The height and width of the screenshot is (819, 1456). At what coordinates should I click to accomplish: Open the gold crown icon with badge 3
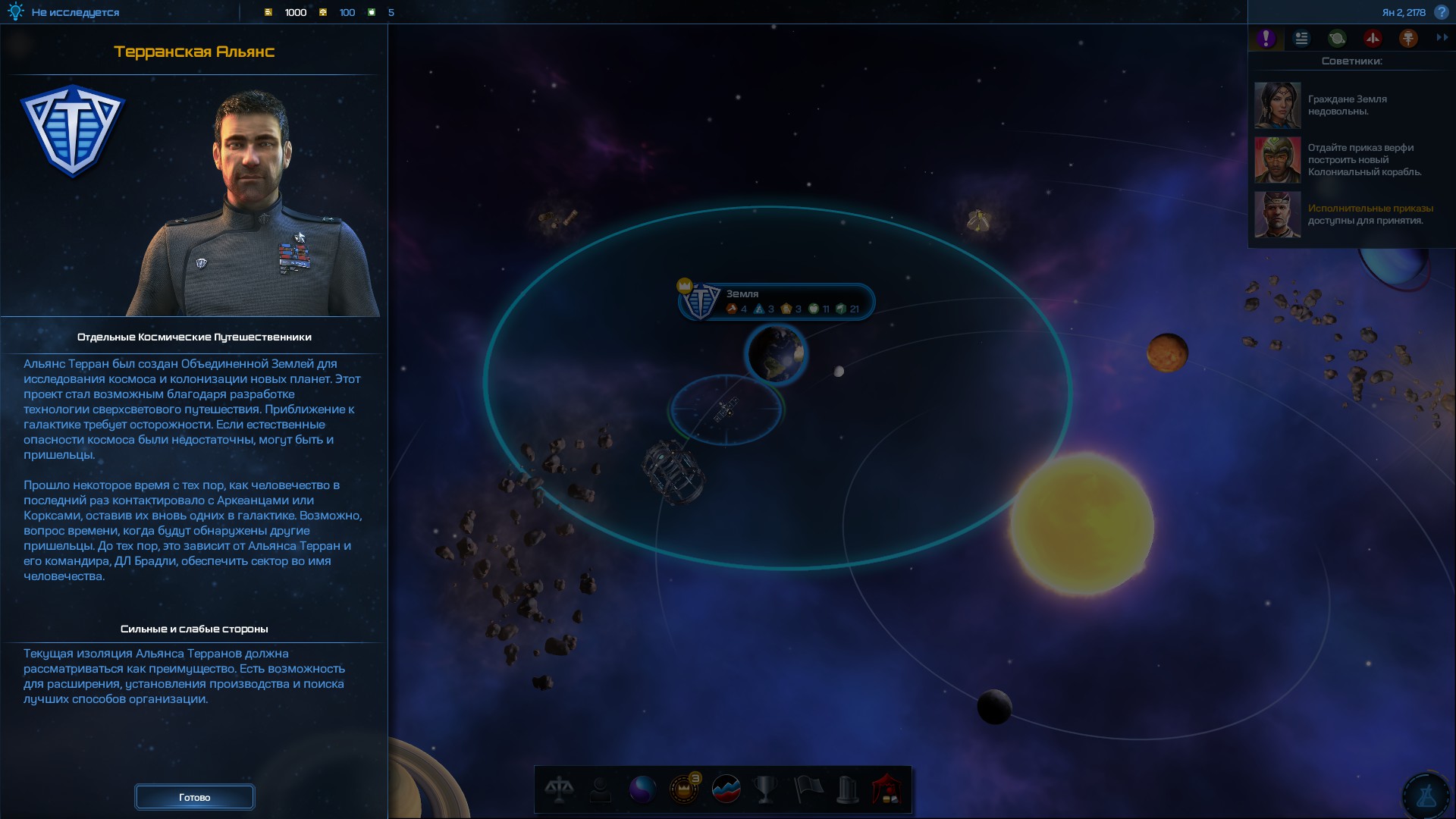coord(684,789)
